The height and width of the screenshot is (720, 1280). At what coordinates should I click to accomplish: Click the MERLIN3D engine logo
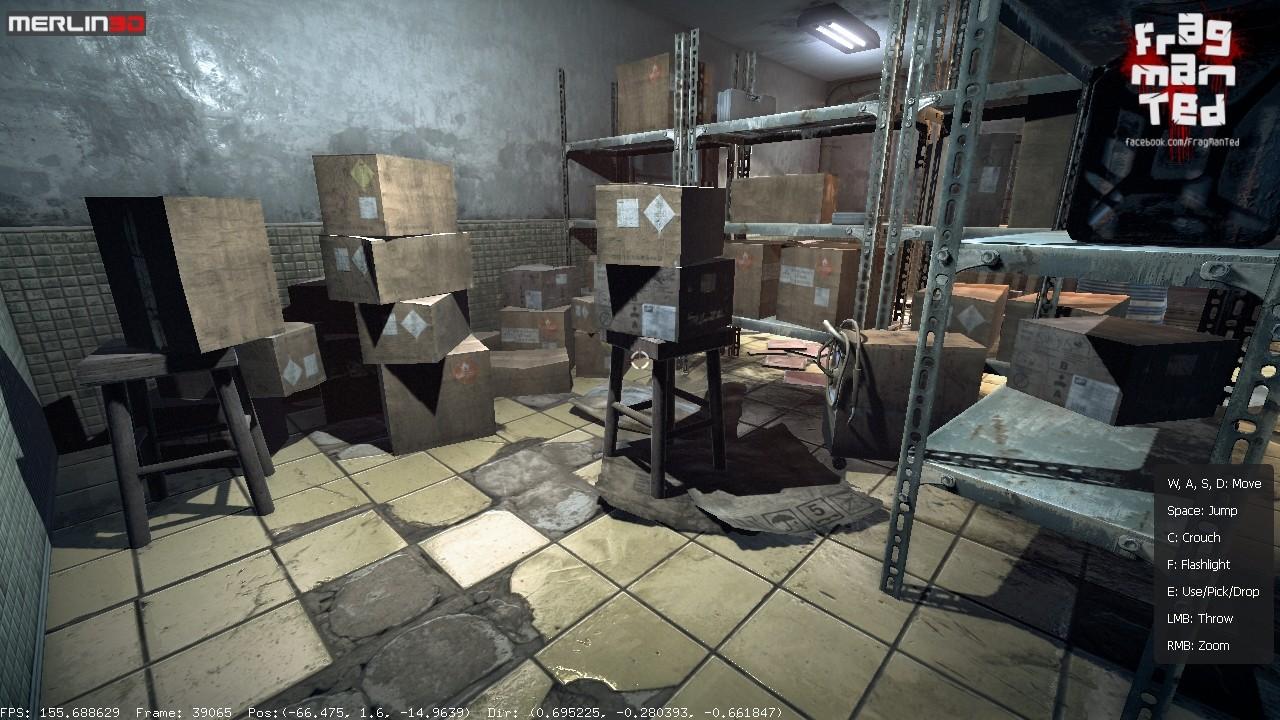click(75, 17)
